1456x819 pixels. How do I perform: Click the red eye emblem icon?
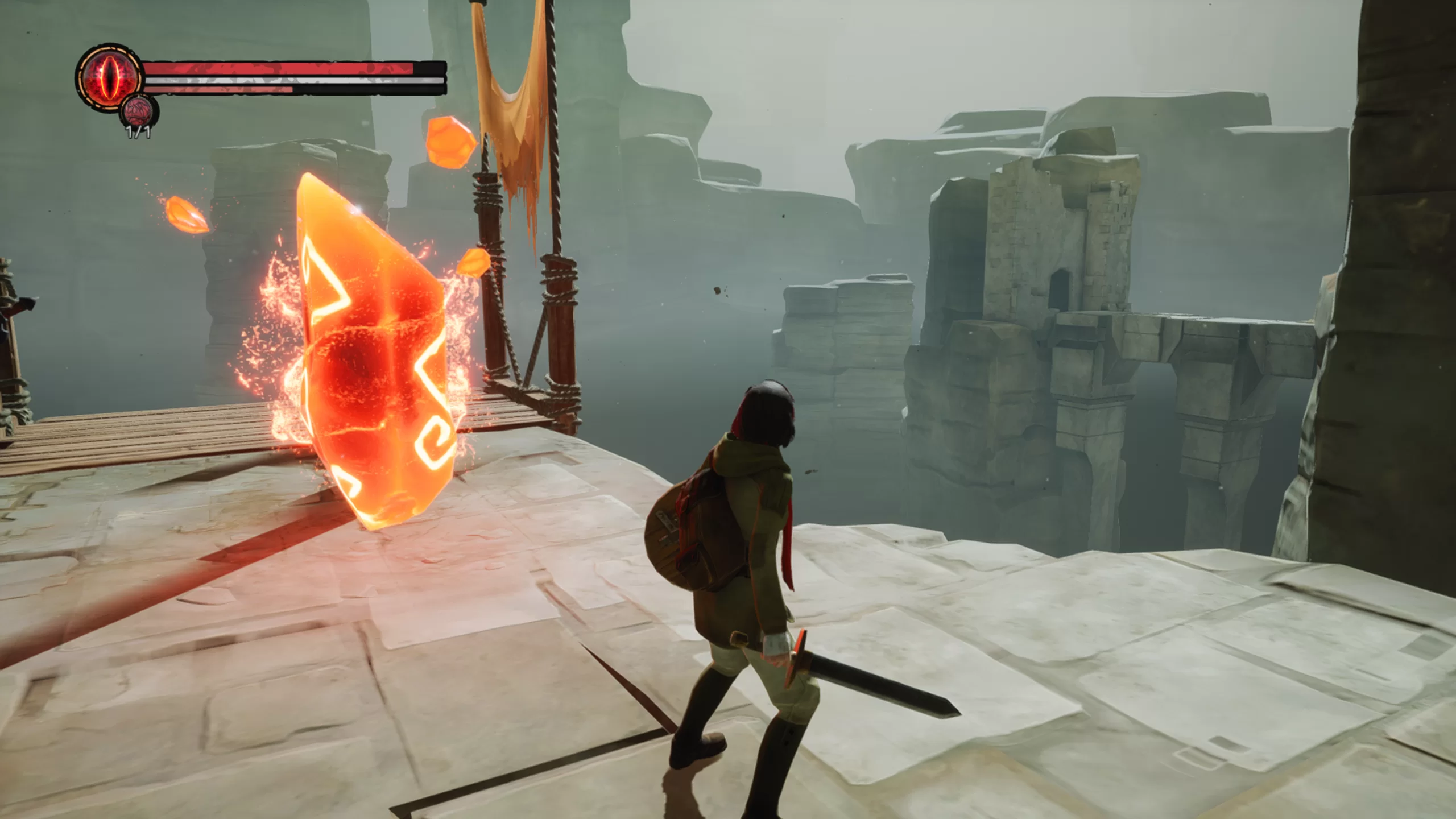click(109, 76)
